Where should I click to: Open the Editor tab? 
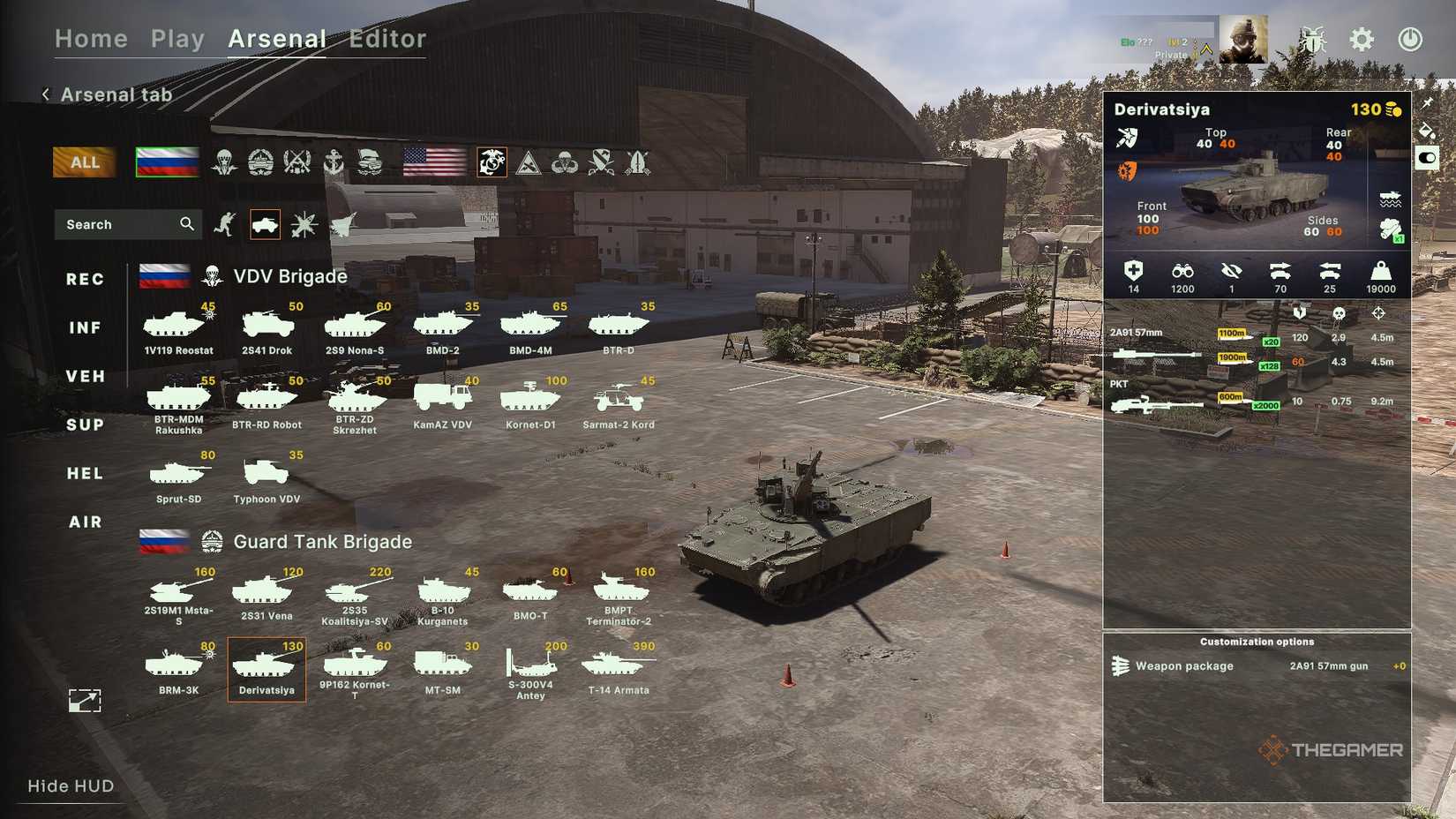coord(387,39)
